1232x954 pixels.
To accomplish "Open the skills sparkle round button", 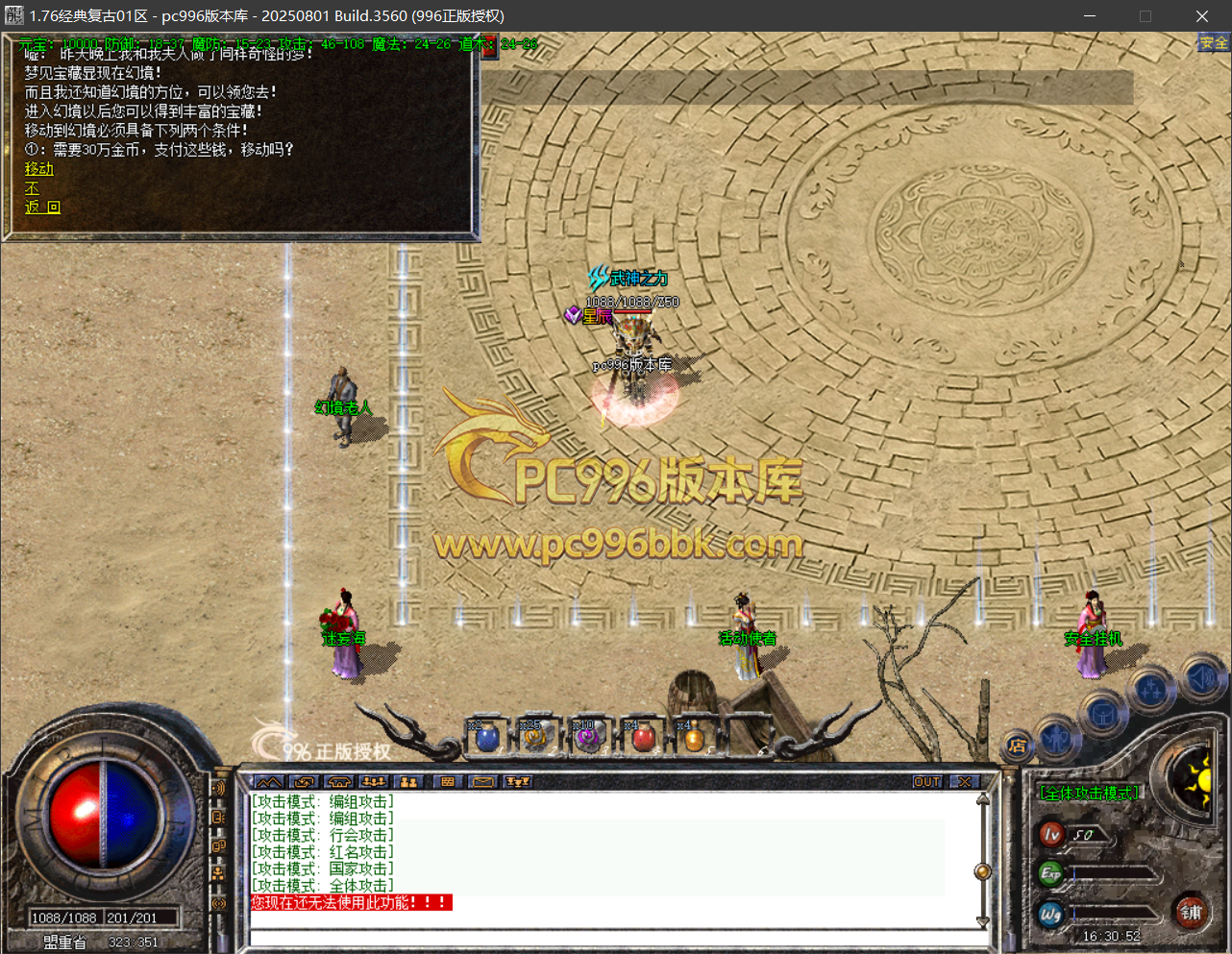I will tap(1150, 690).
